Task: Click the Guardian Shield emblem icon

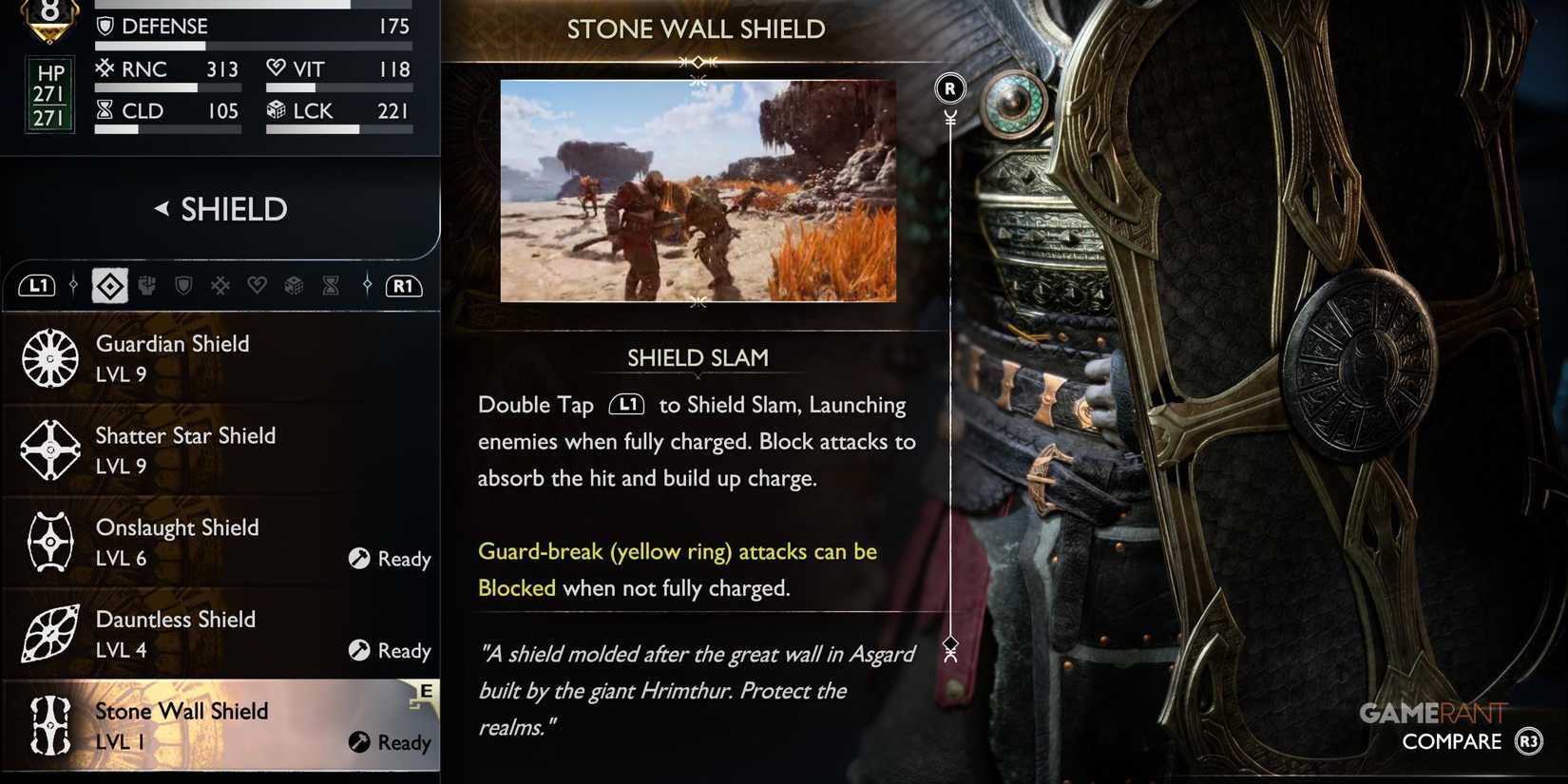Action: click(x=48, y=358)
